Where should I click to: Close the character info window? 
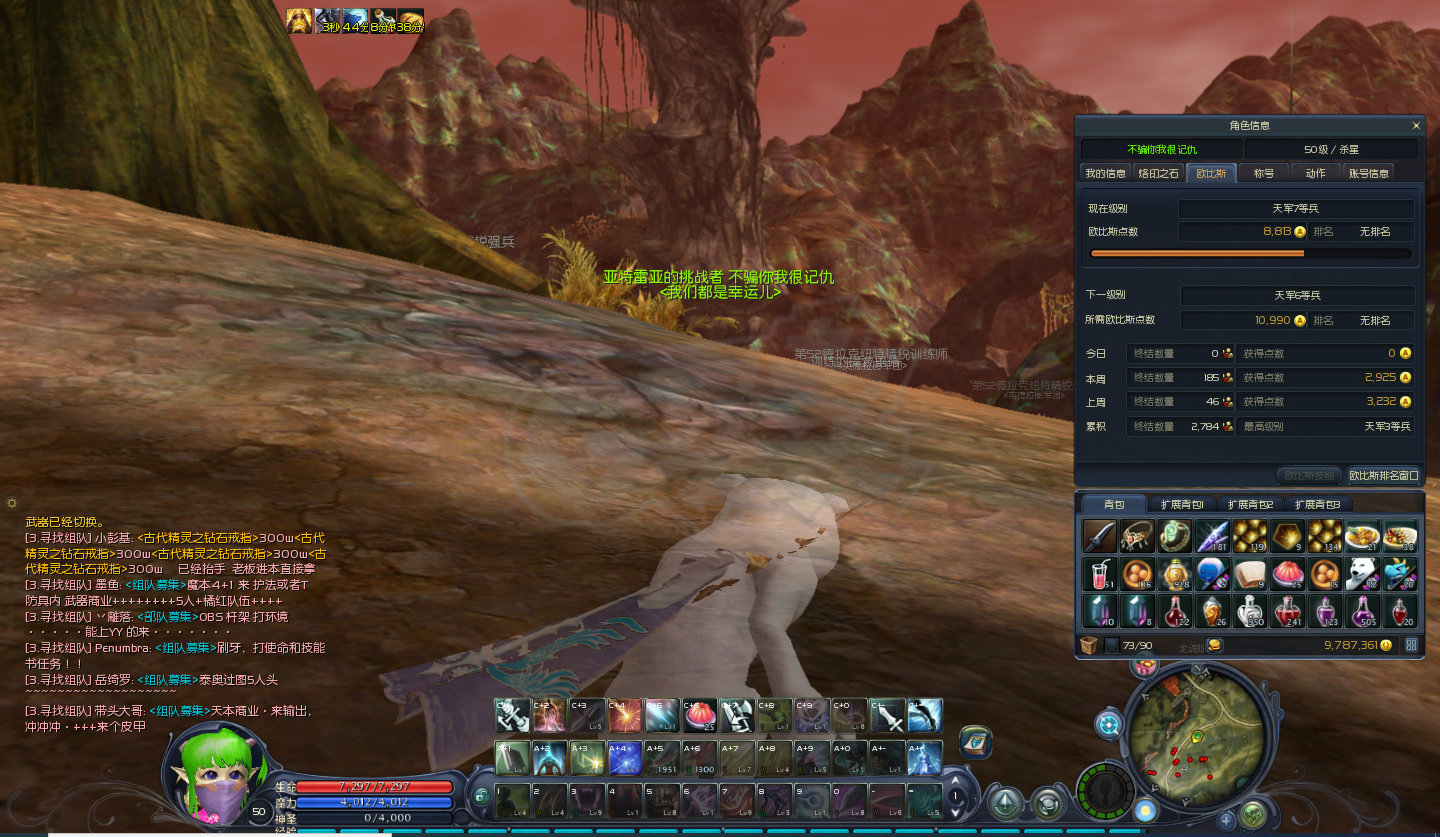pyautogui.click(x=1416, y=126)
